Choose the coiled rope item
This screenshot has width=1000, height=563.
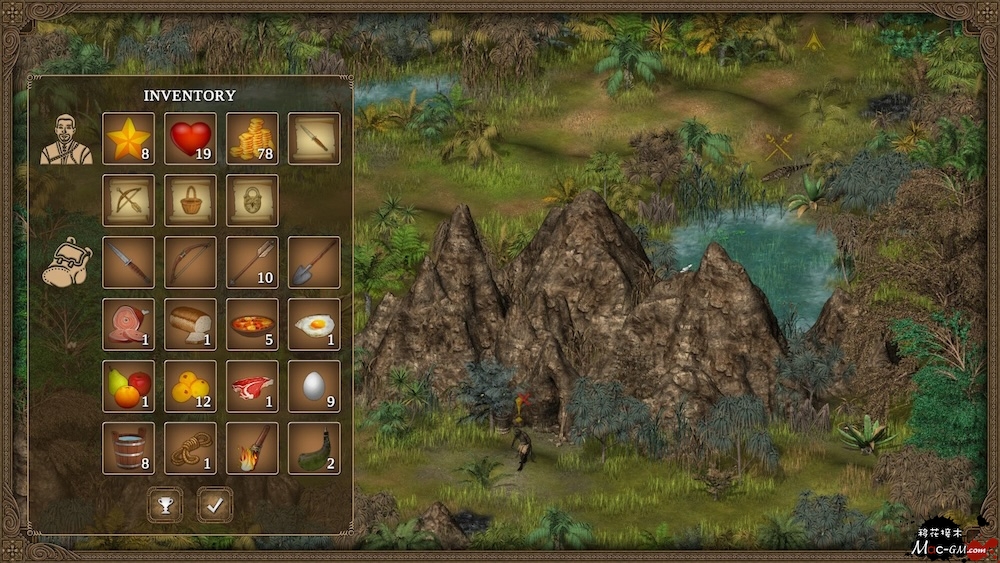tap(191, 448)
